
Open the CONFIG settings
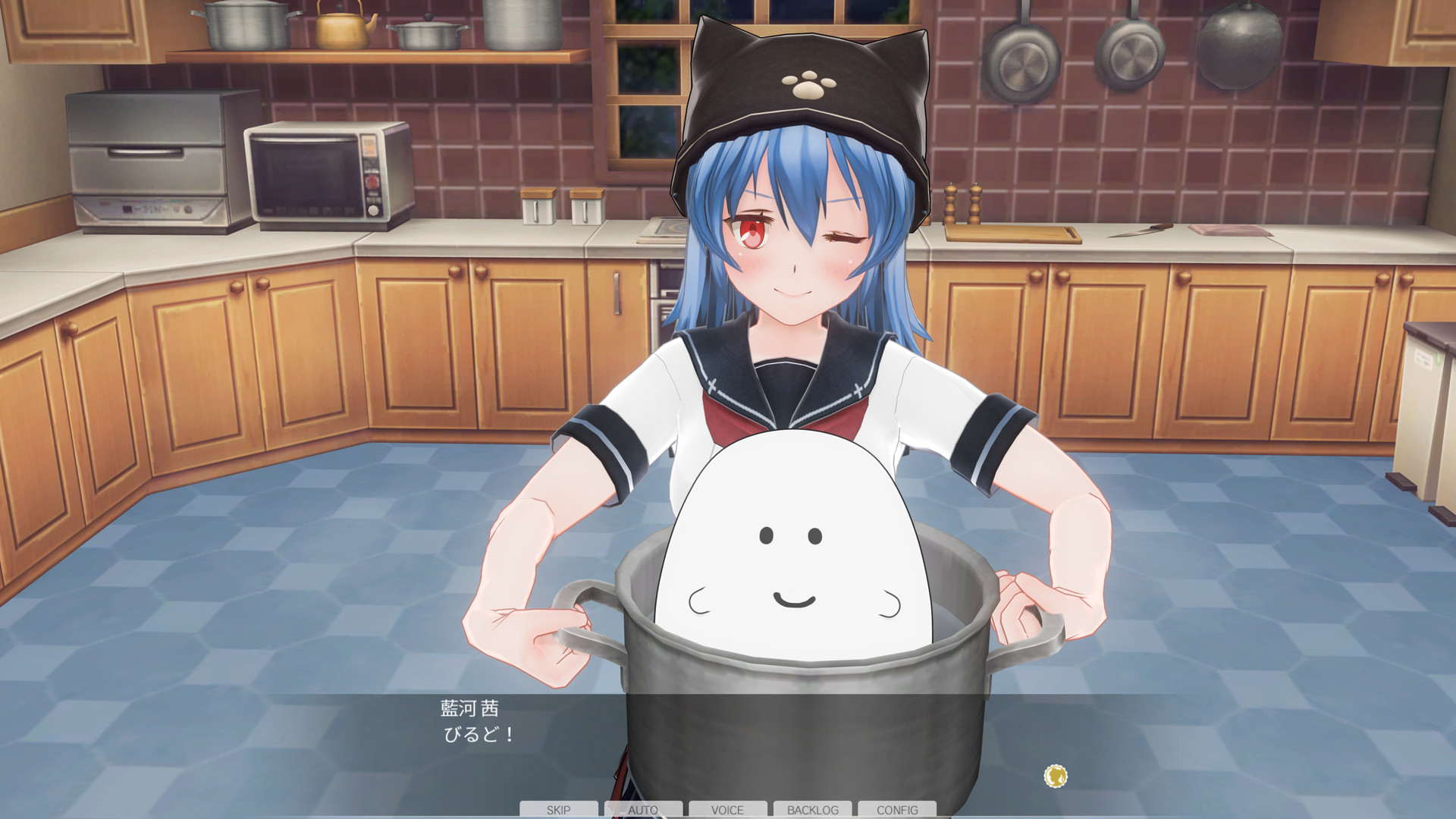pyautogui.click(x=897, y=809)
